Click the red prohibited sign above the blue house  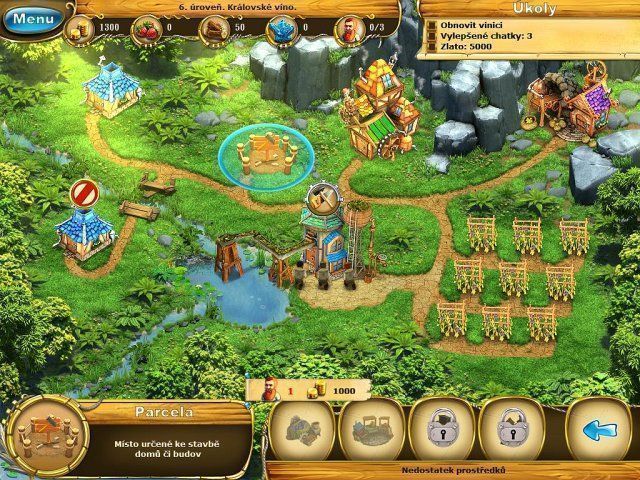82,192
